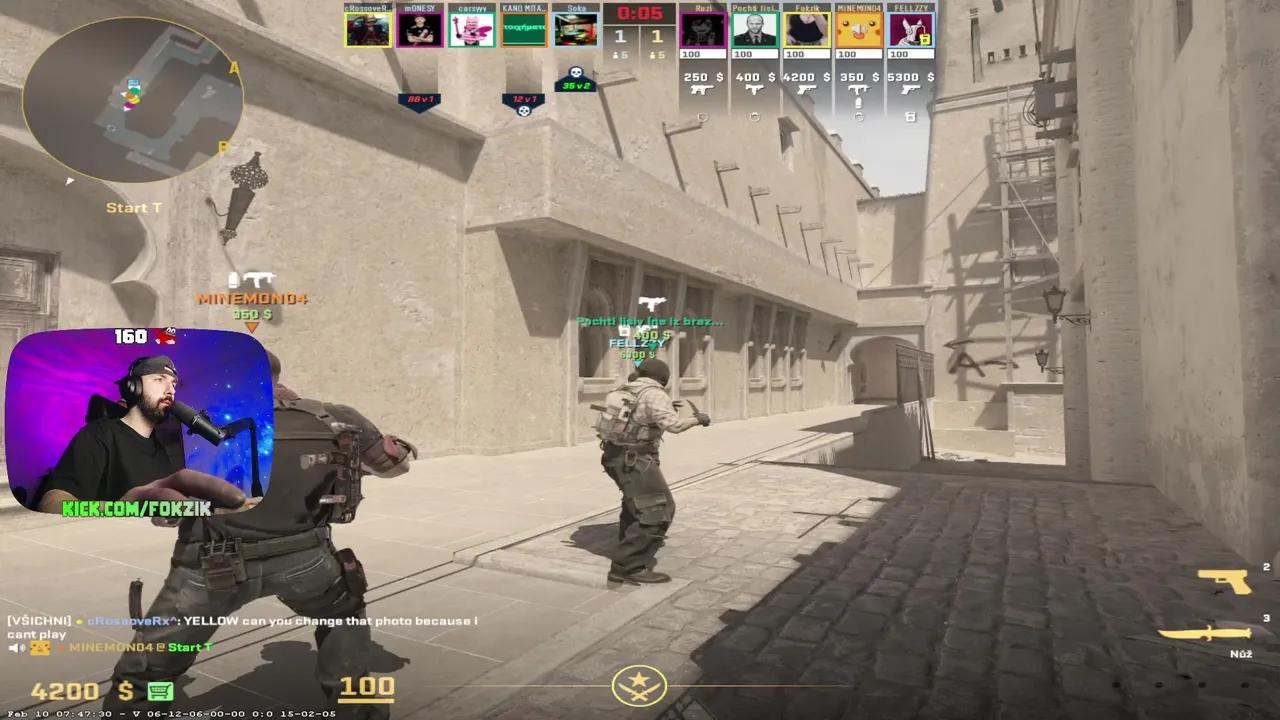The height and width of the screenshot is (720, 1280).
Task: Select the pistol icon in weapon slot 2
Action: point(1225,579)
